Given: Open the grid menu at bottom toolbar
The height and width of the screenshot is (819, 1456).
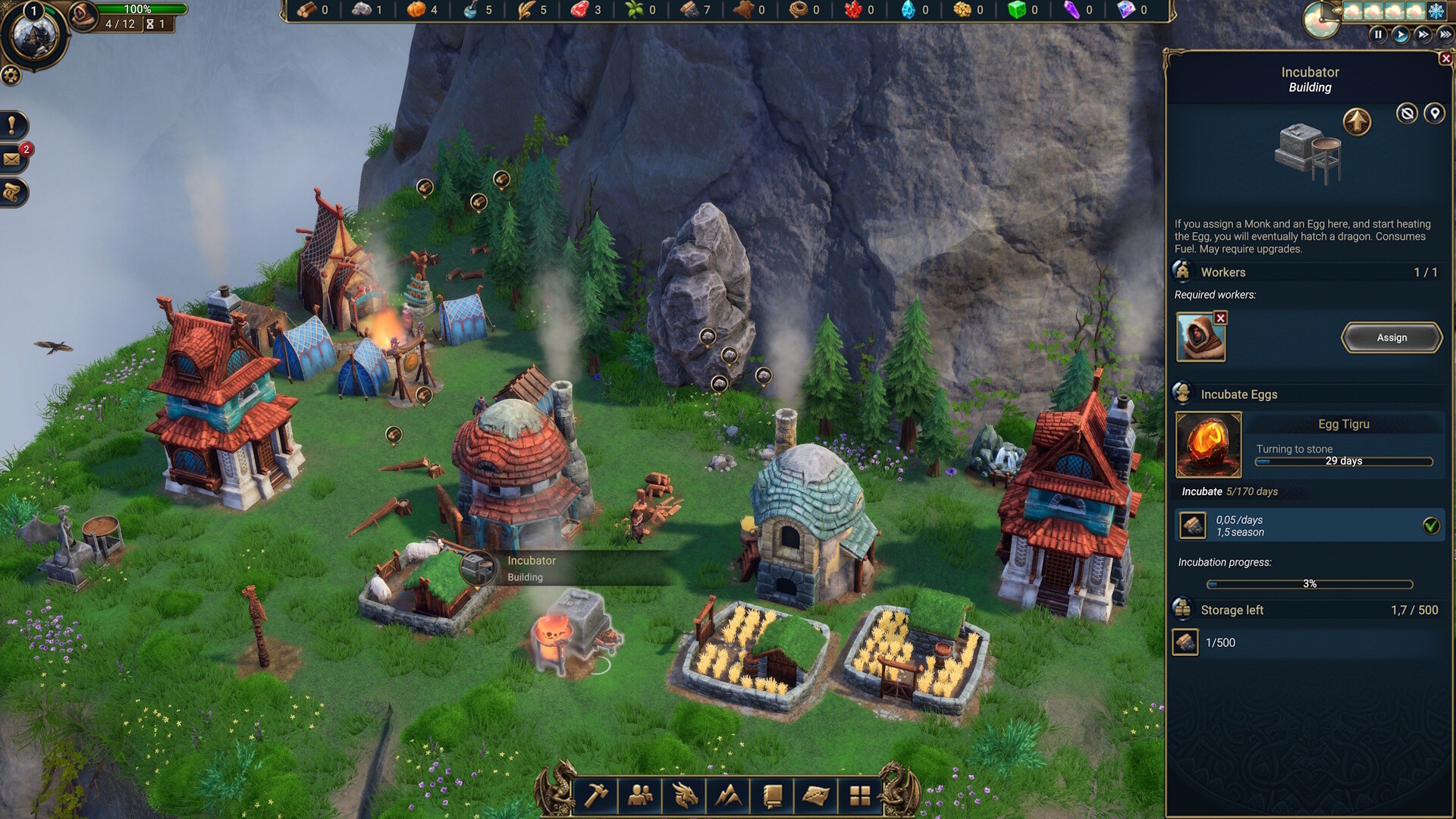Looking at the screenshot, I should tap(861, 795).
